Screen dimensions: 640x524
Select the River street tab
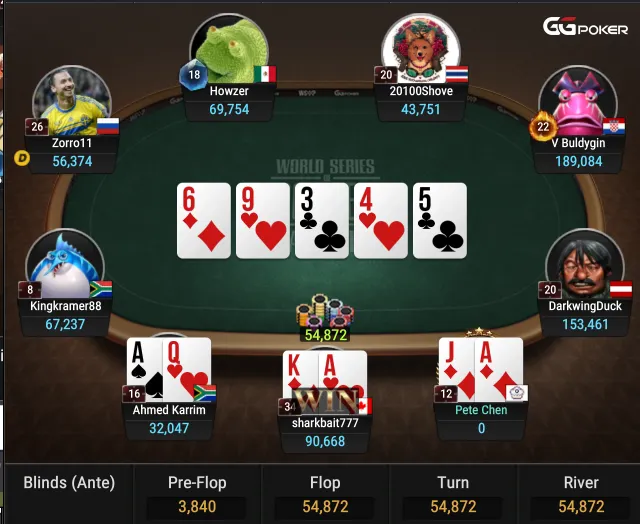point(581,494)
